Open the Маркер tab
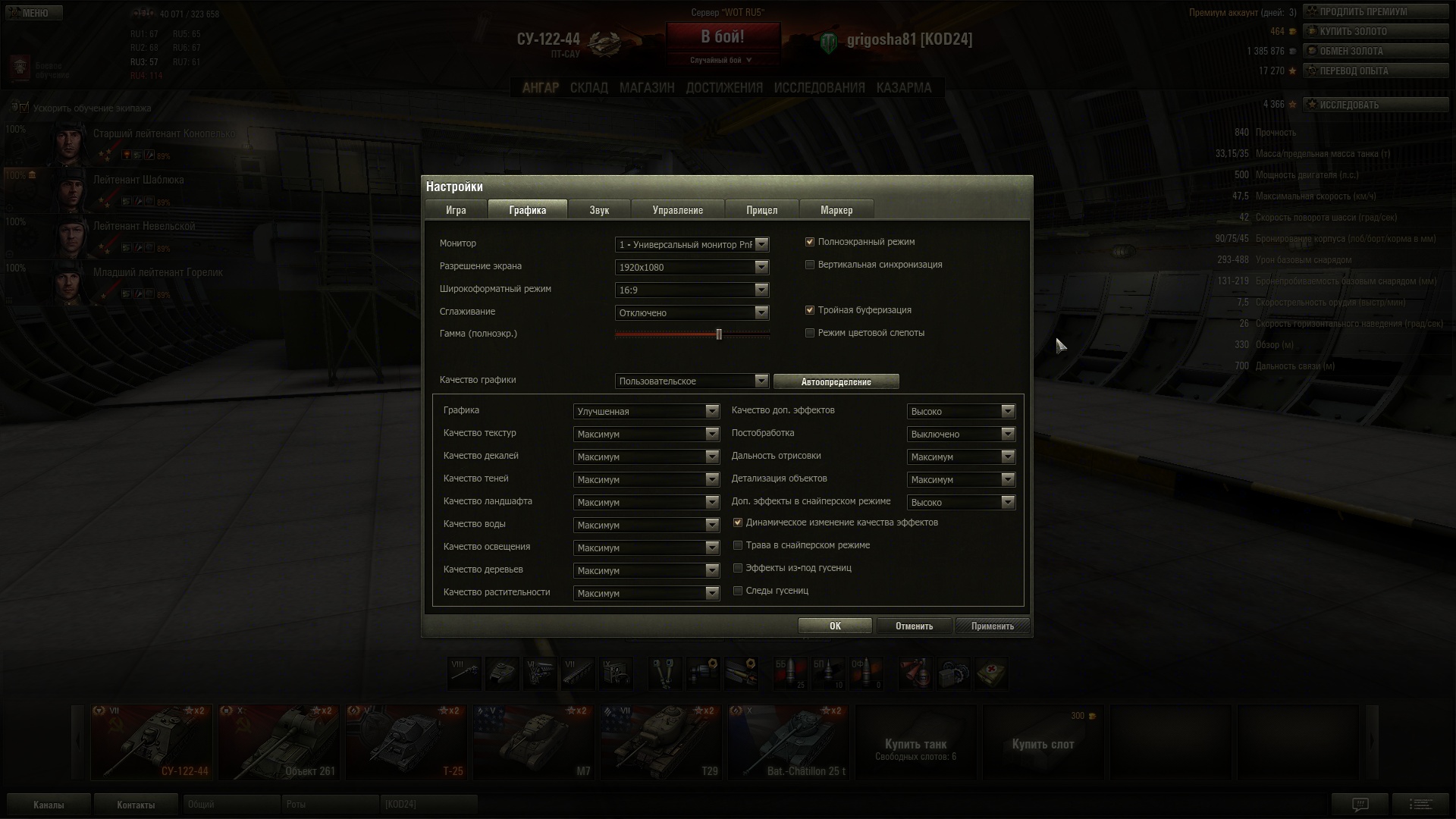 click(836, 210)
